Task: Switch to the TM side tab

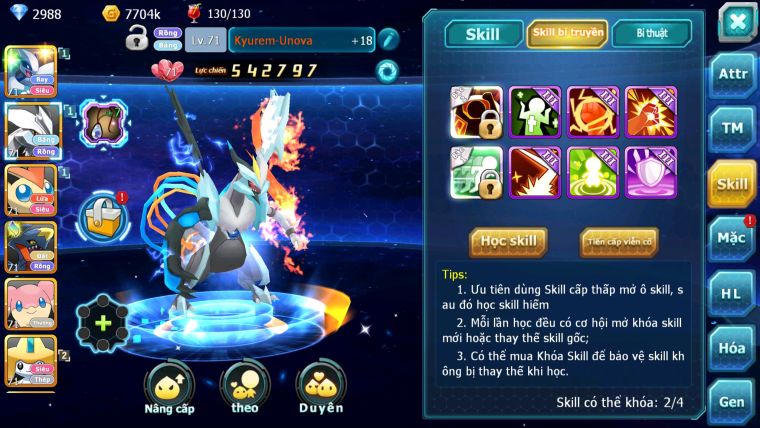Action: tap(732, 129)
